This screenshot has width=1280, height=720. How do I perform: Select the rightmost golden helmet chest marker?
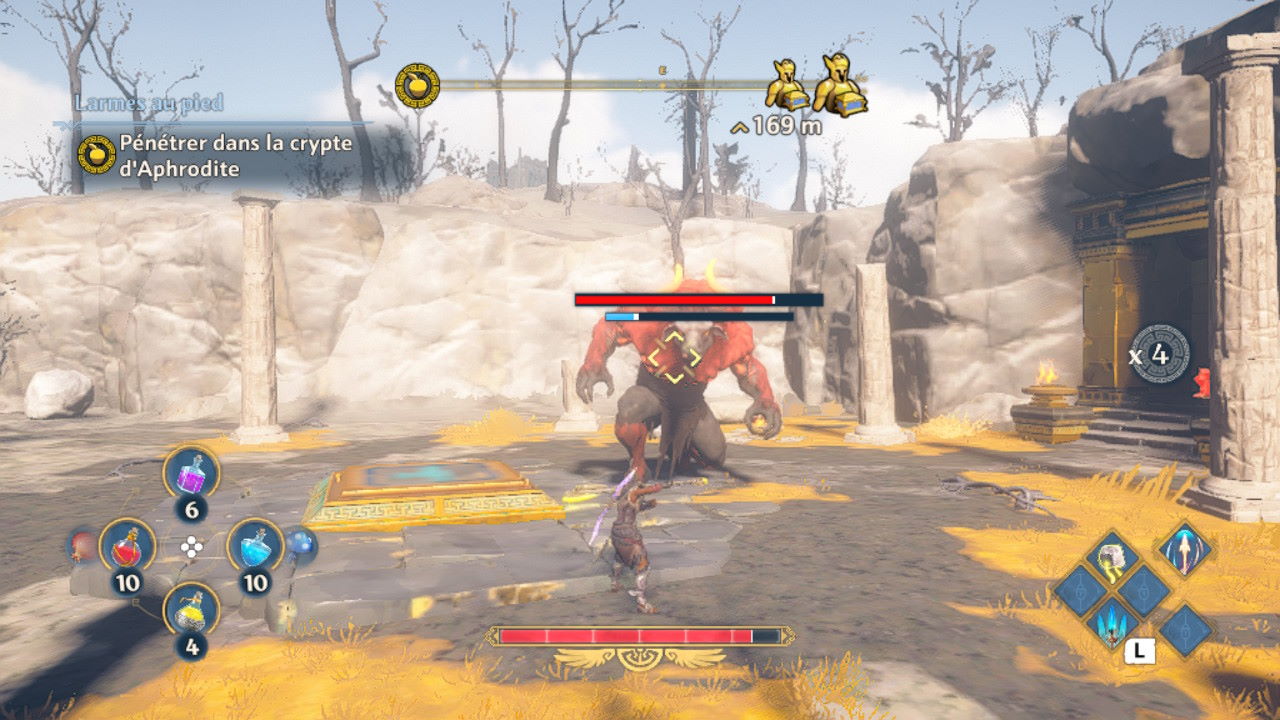tap(838, 86)
